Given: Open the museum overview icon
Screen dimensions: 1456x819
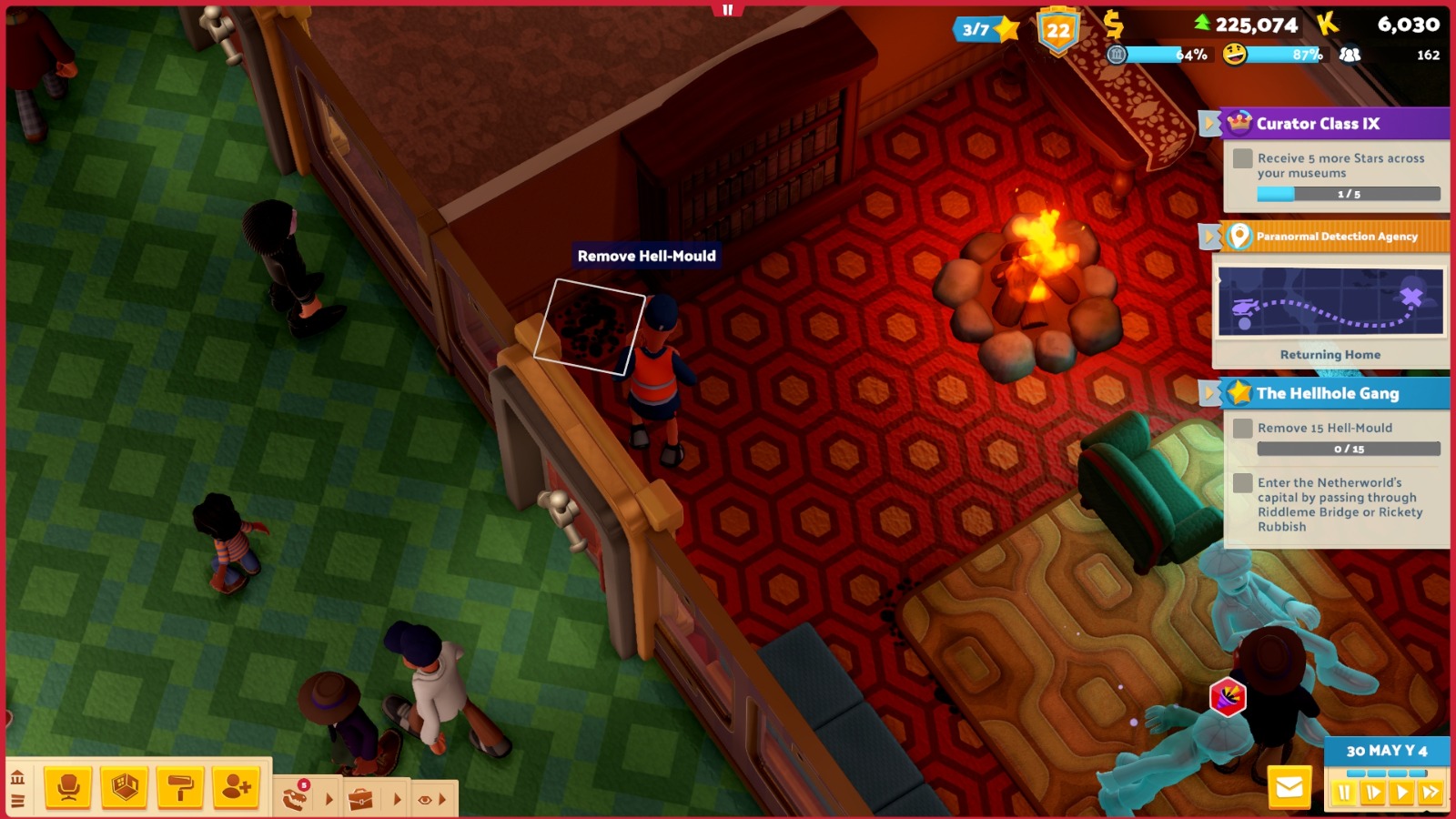Looking at the screenshot, I should [17, 777].
